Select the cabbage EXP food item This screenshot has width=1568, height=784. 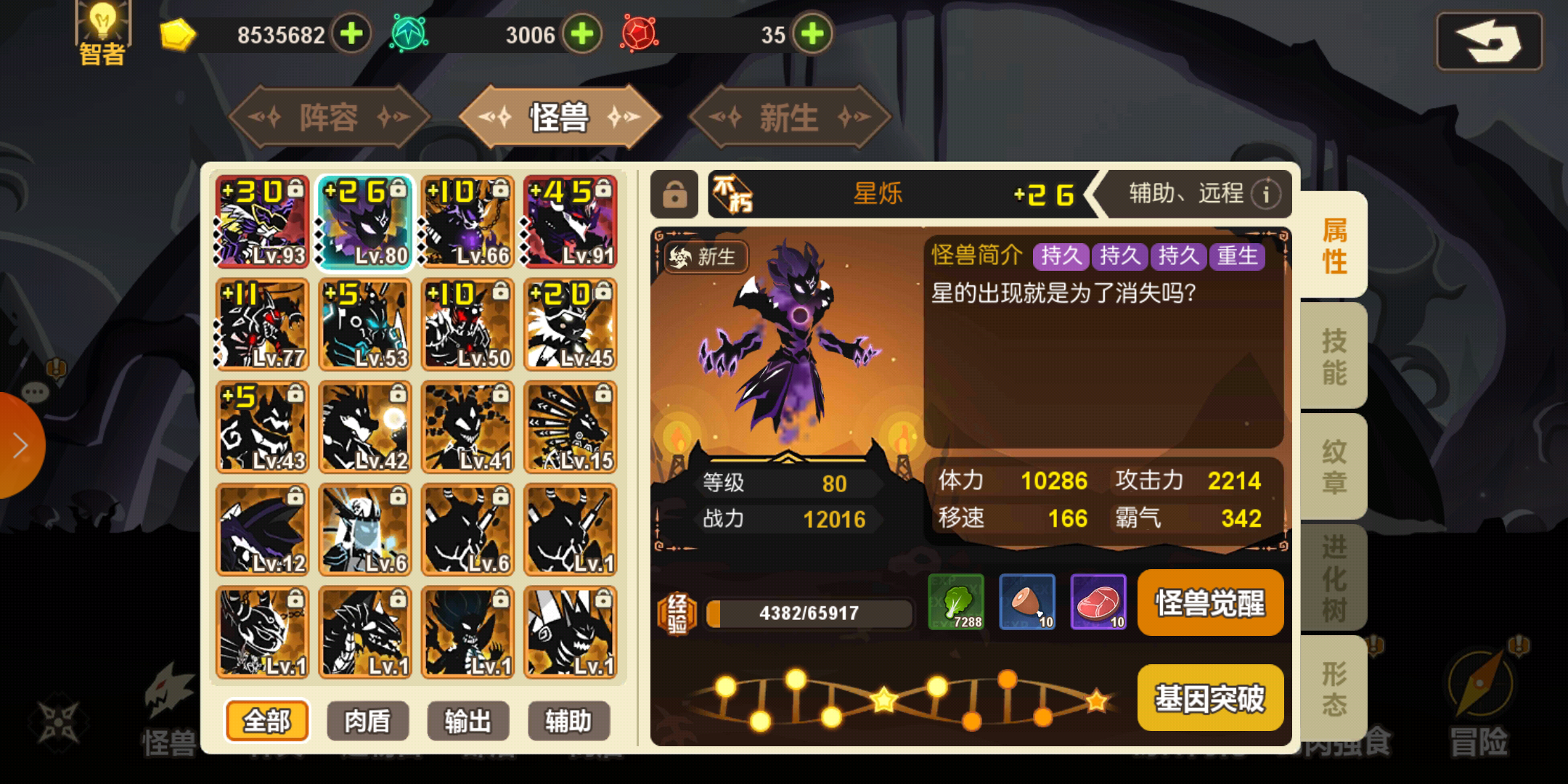pyautogui.click(x=957, y=603)
